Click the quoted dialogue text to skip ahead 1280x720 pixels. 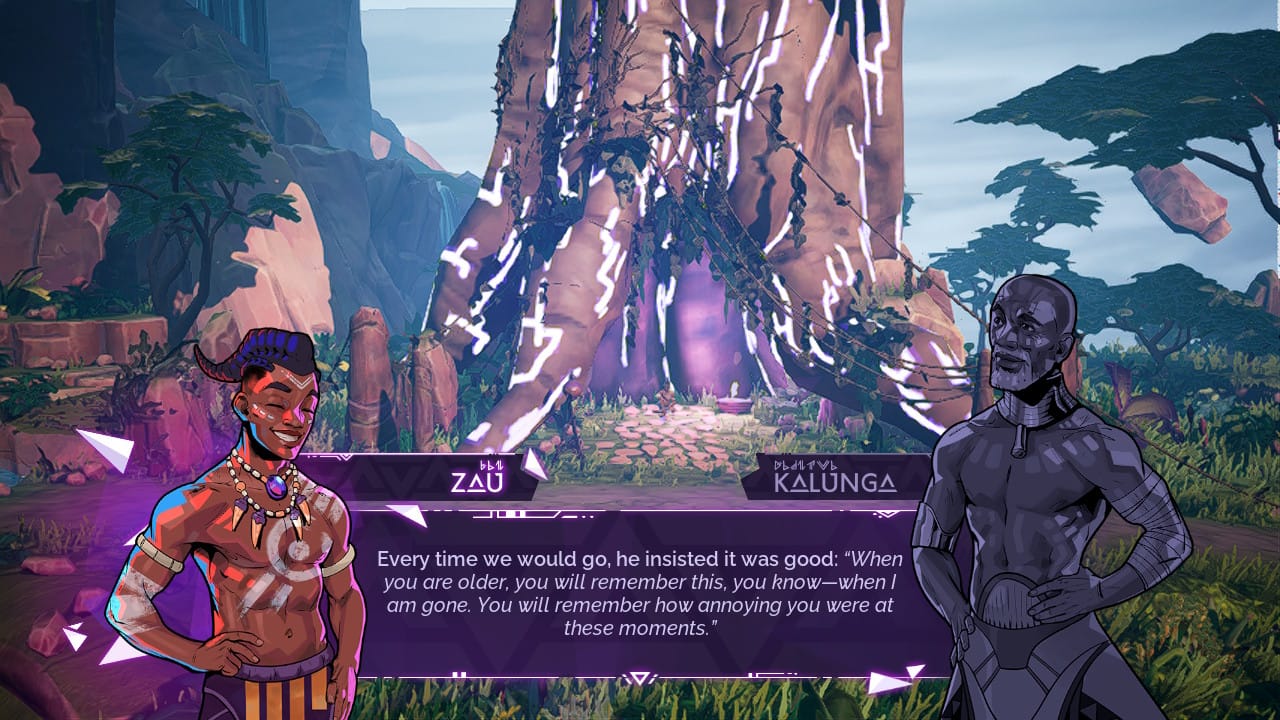coord(640,590)
